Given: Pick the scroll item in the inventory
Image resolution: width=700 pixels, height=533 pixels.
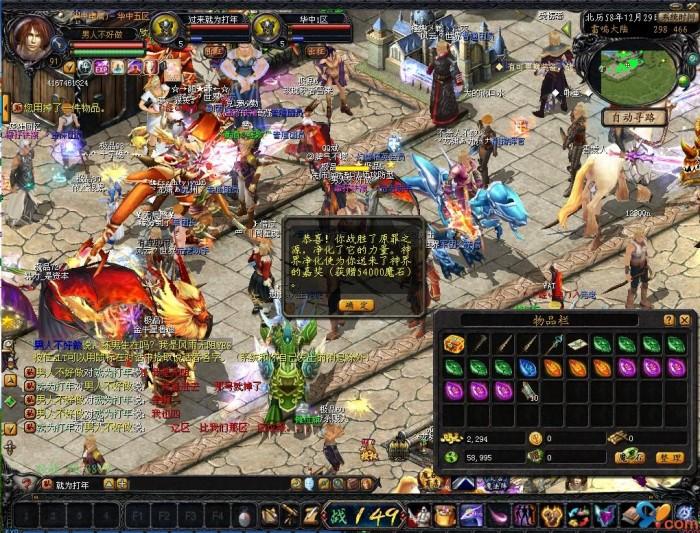Looking at the screenshot, I should 577,344.
